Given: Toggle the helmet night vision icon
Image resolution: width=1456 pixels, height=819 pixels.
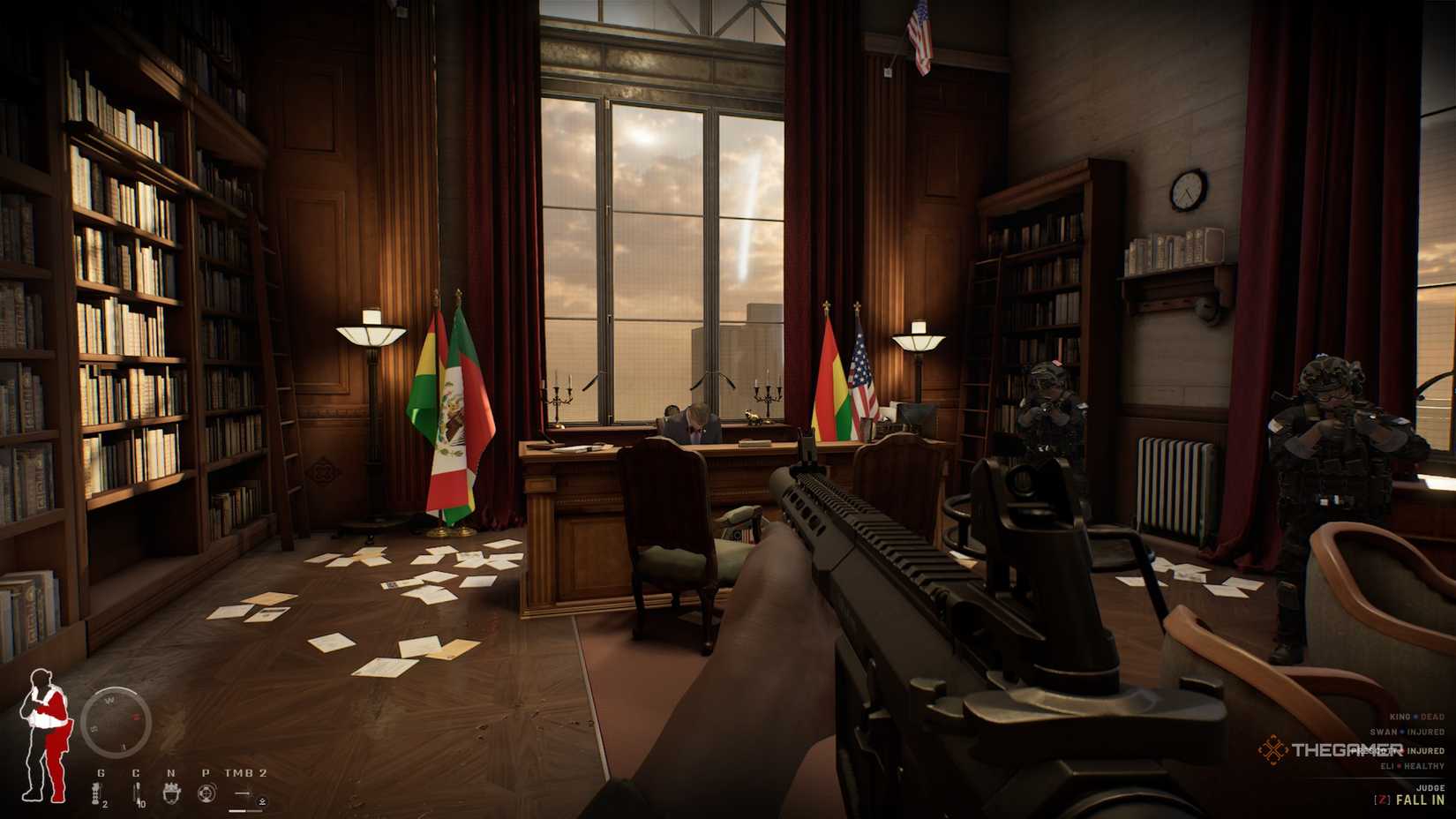Looking at the screenshot, I should pyautogui.click(x=171, y=792).
